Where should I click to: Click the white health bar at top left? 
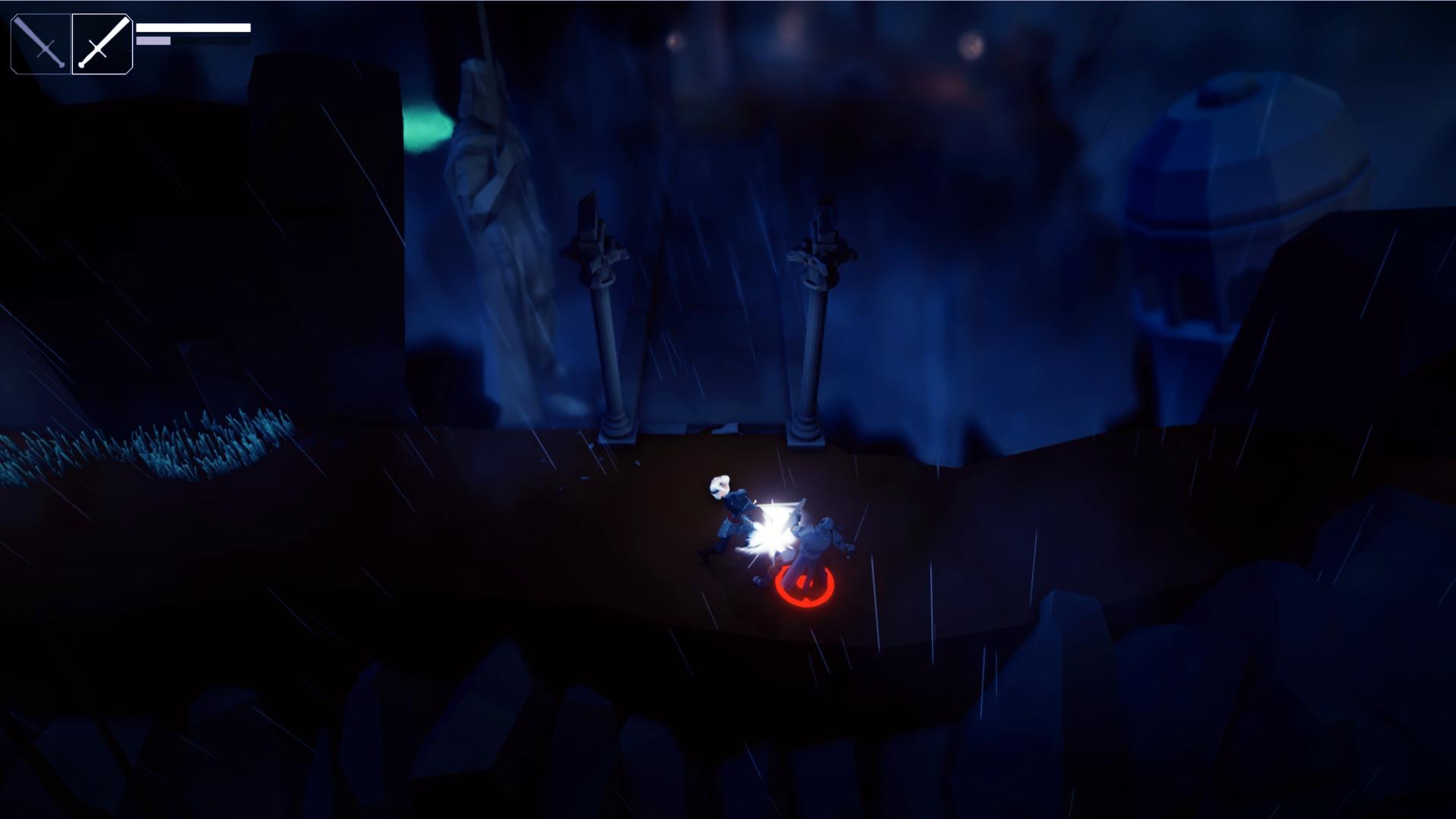pyautogui.click(x=193, y=28)
